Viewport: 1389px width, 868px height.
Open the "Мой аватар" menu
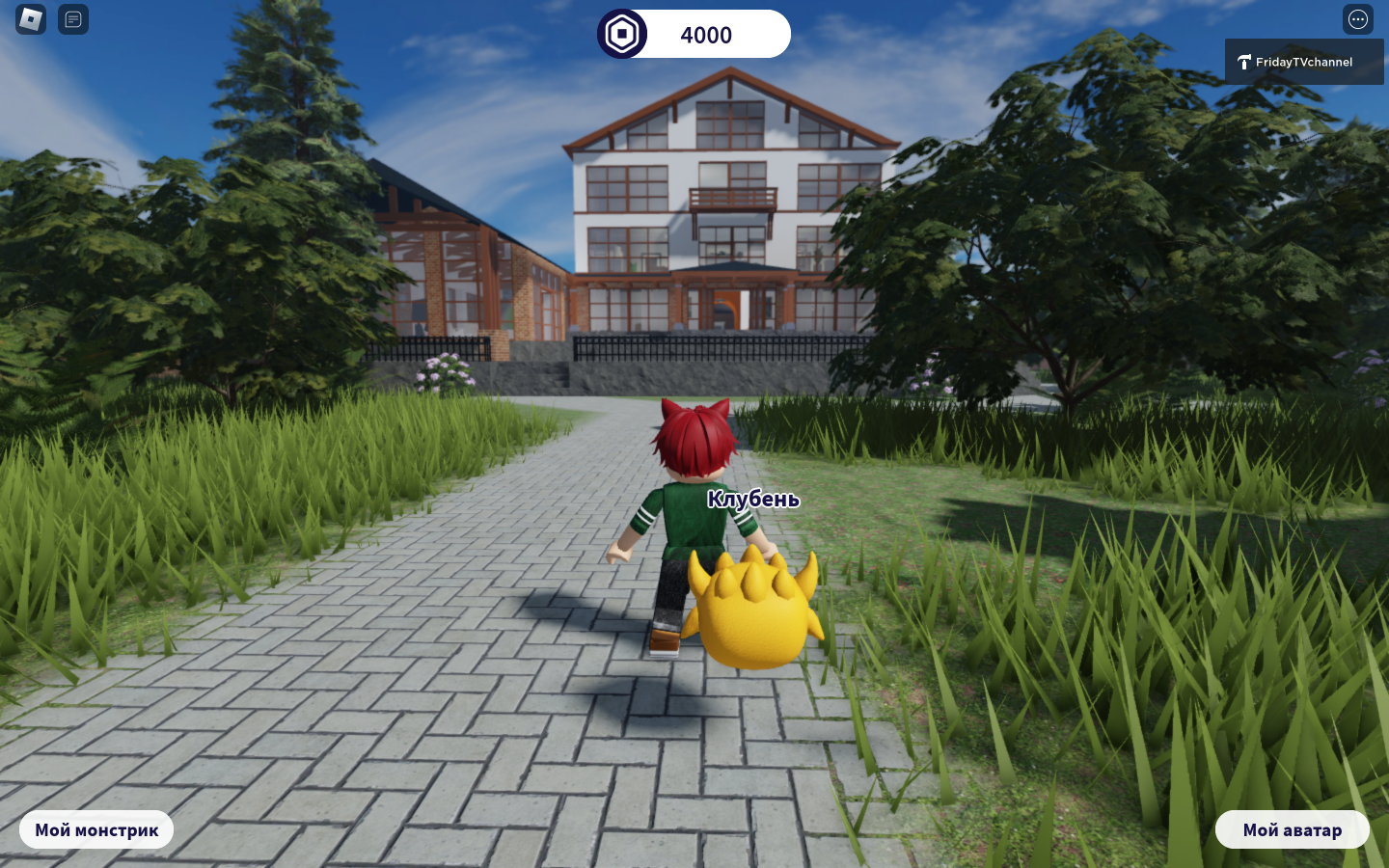tap(1292, 829)
